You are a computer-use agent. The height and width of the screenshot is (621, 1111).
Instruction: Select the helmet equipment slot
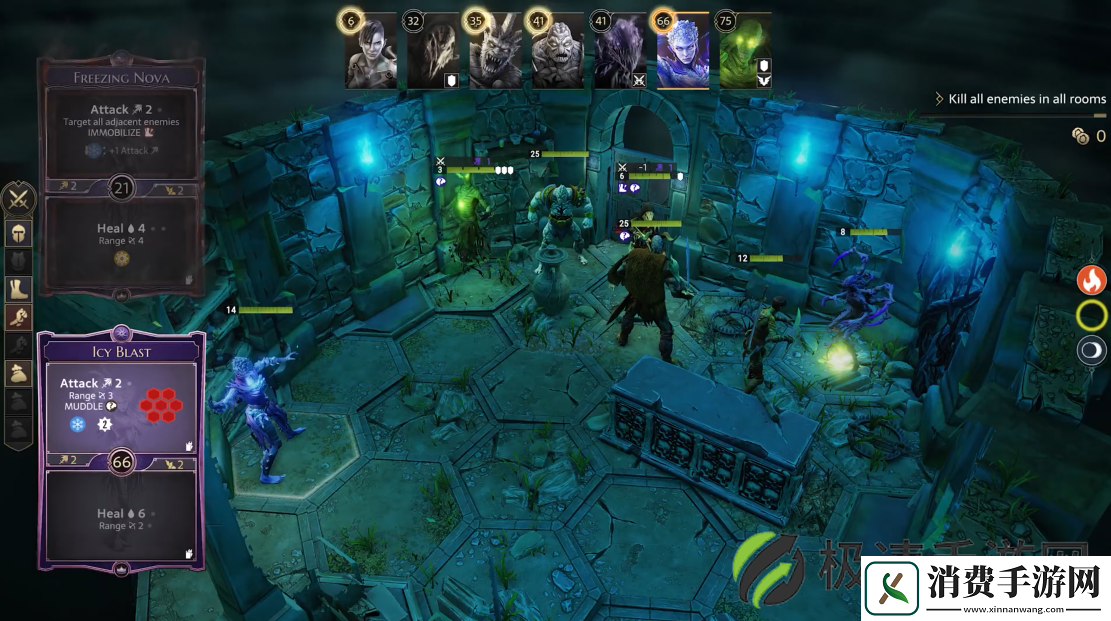(20, 233)
